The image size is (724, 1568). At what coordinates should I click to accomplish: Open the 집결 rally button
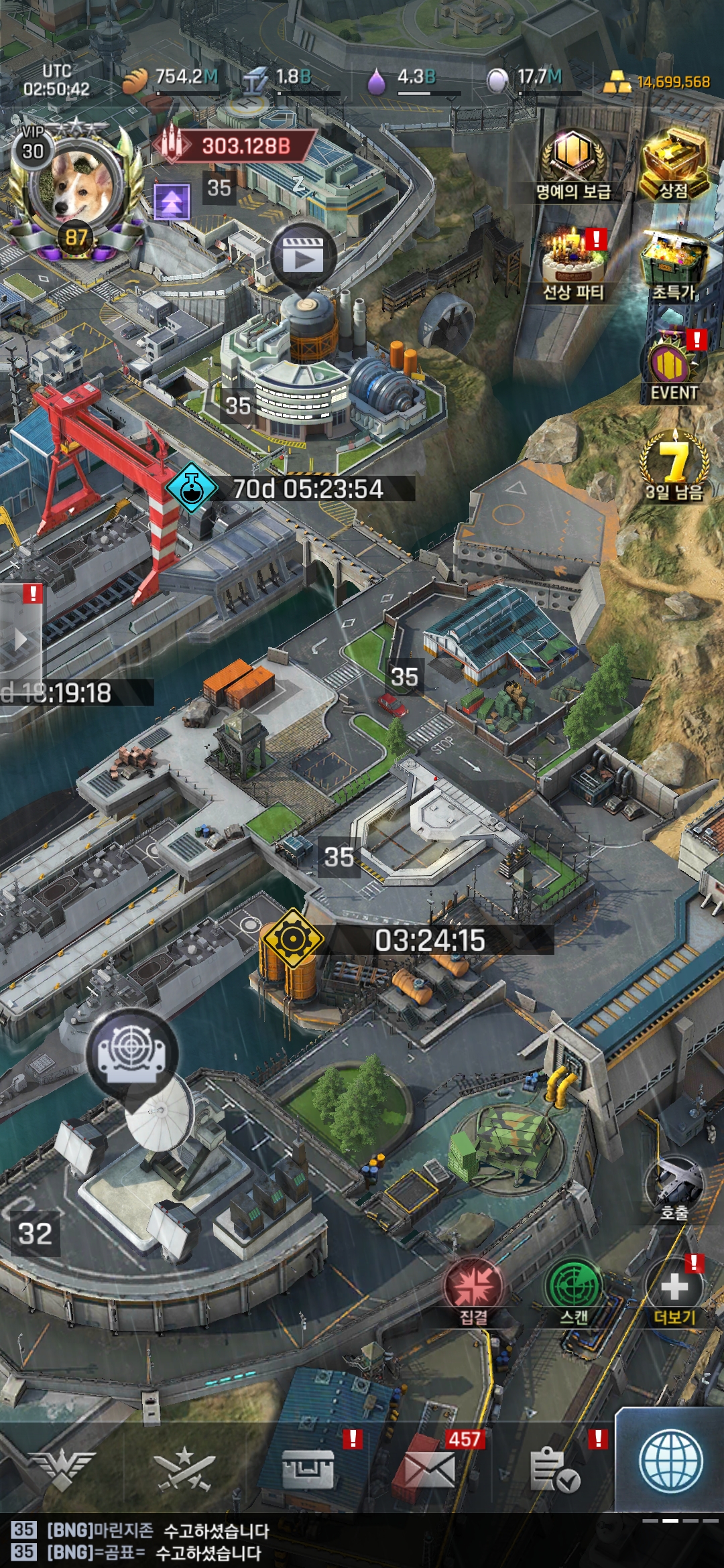[x=473, y=1290]
